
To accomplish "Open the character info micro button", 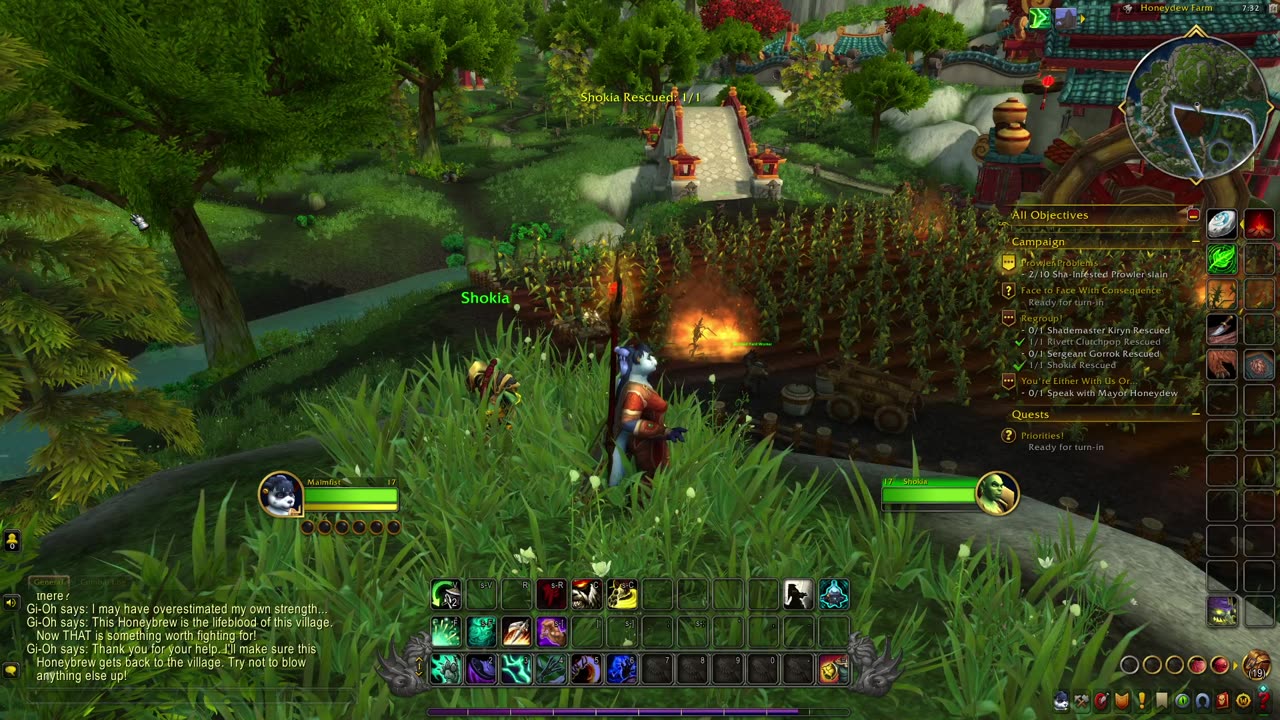I will (1062, 701).
